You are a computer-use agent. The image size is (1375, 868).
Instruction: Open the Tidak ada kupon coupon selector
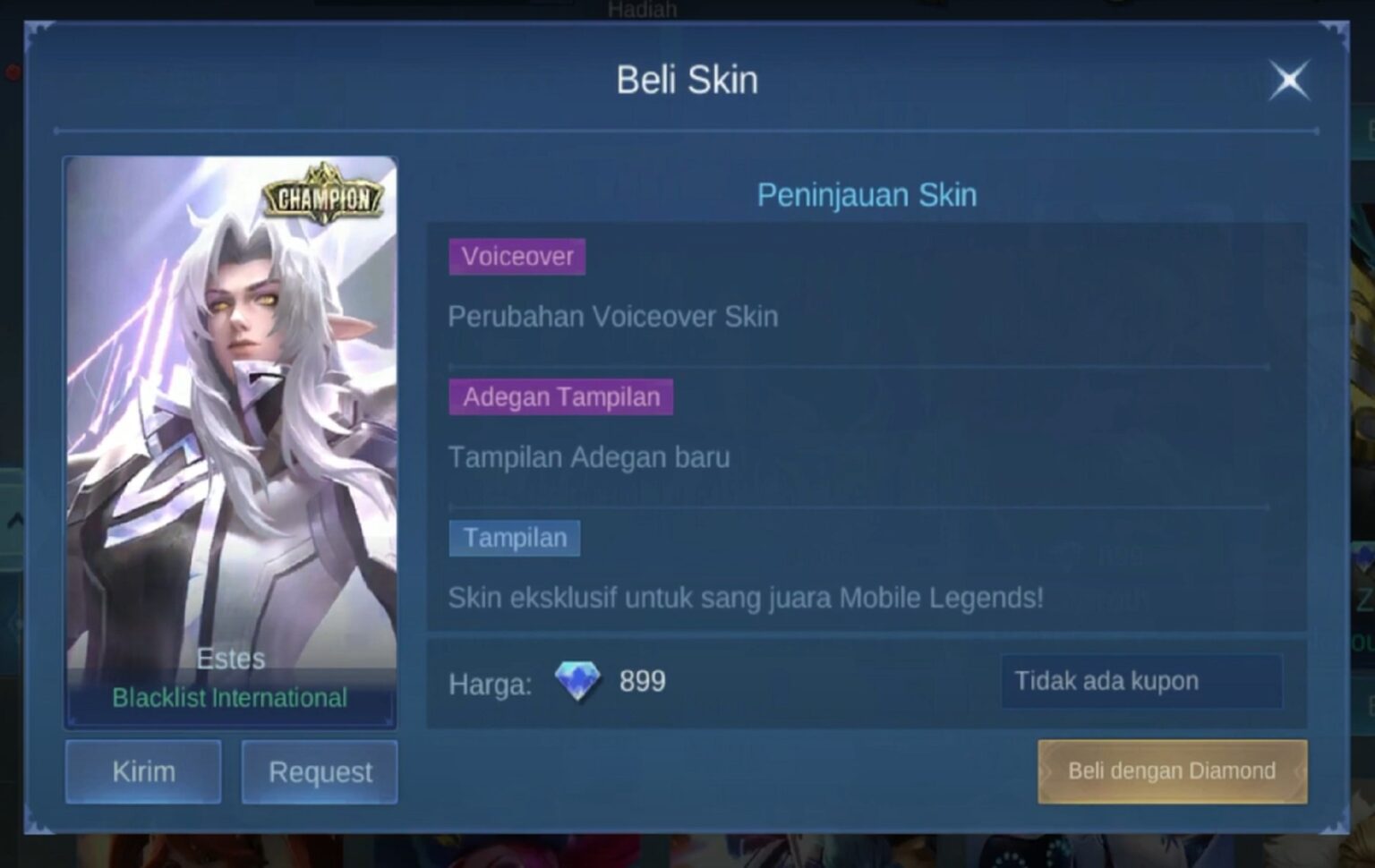(x=1142, y=681)
